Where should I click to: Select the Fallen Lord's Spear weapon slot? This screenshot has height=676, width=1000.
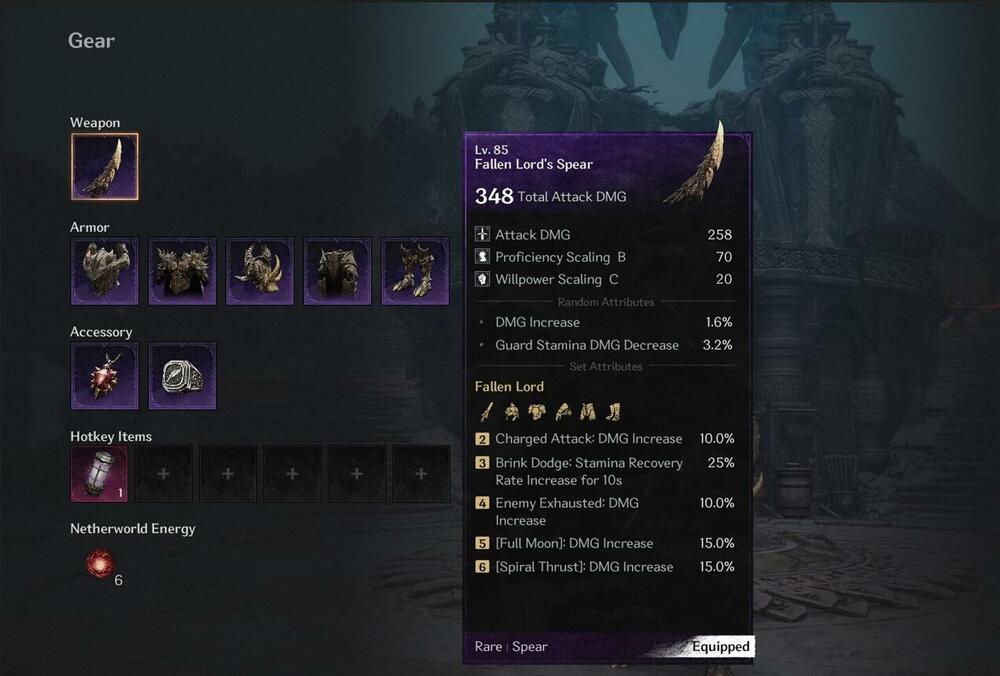pos(105,167)
